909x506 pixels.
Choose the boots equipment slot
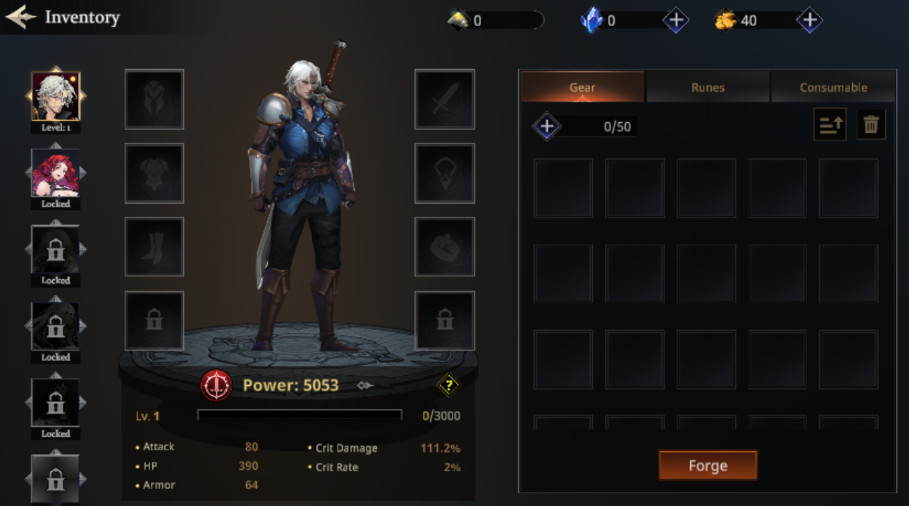(154, 247)
